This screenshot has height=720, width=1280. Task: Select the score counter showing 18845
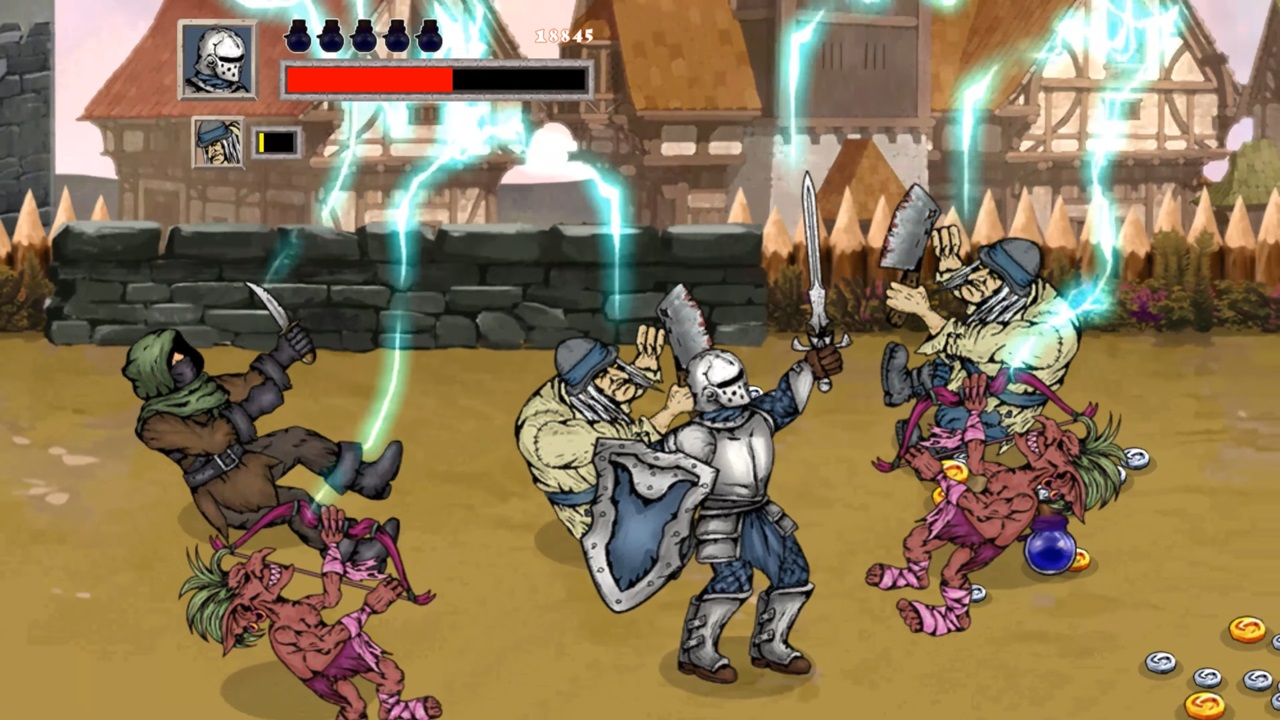coord(563,37)
